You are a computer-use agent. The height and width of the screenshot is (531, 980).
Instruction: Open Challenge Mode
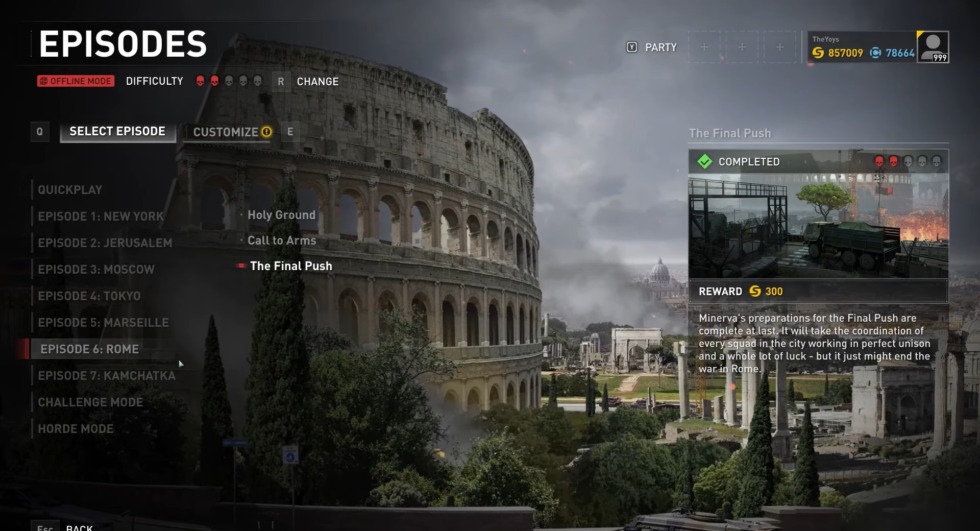coord(90,402)
